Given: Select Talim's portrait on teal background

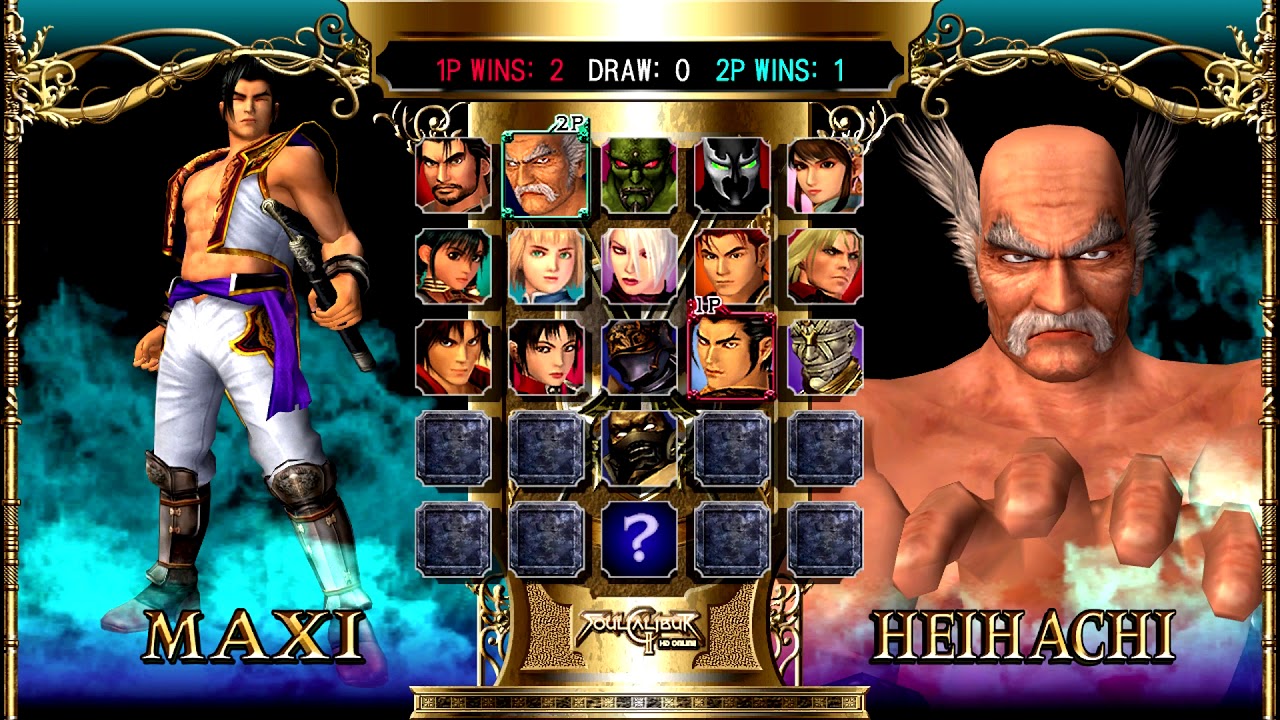Looking at the screenshot, I should (453, 267).
